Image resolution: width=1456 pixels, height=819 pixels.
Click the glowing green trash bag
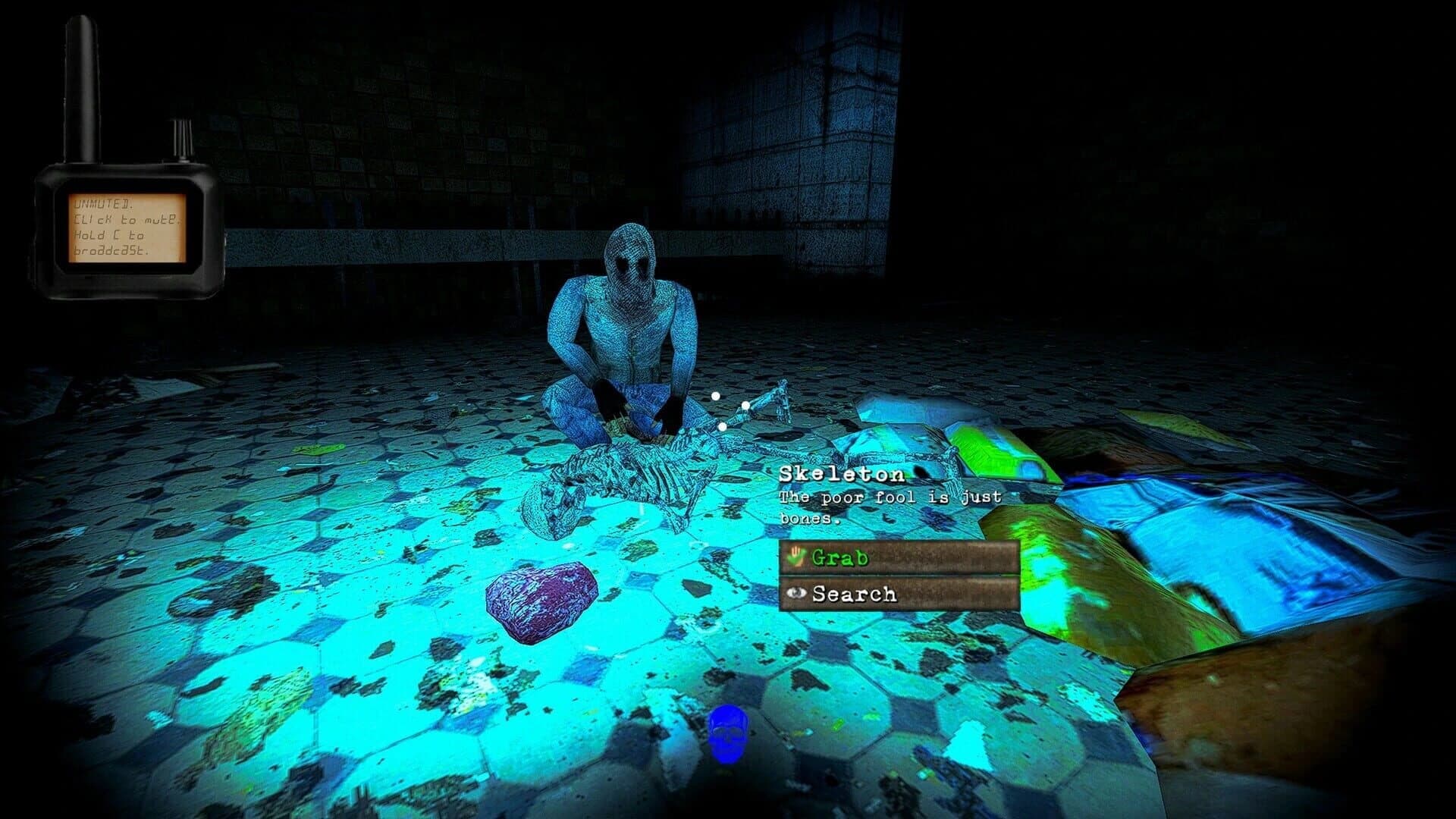(x=993, y=455)
